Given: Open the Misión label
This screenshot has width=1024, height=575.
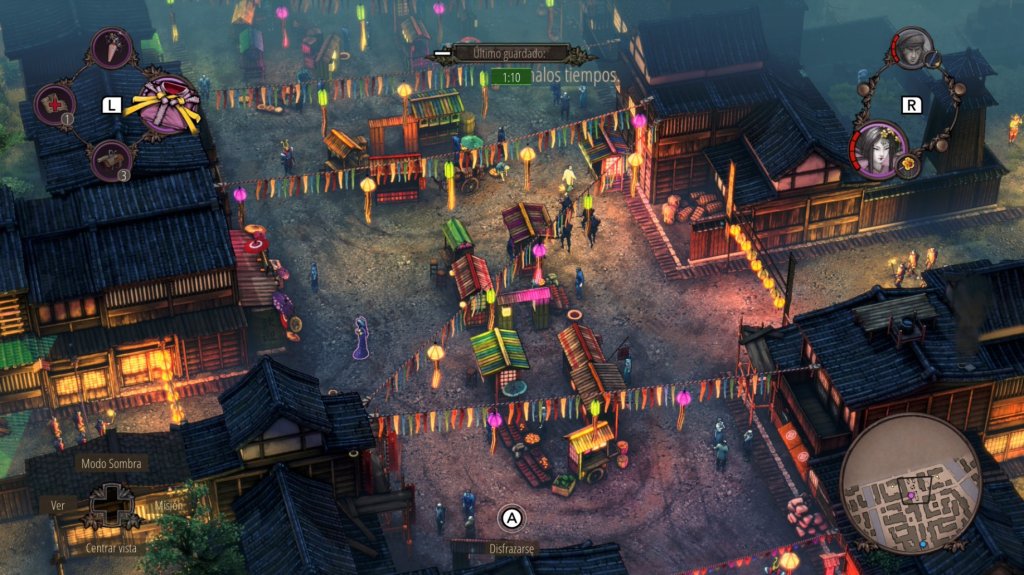Looking at the screenshot, I should (x=168, y=506).
